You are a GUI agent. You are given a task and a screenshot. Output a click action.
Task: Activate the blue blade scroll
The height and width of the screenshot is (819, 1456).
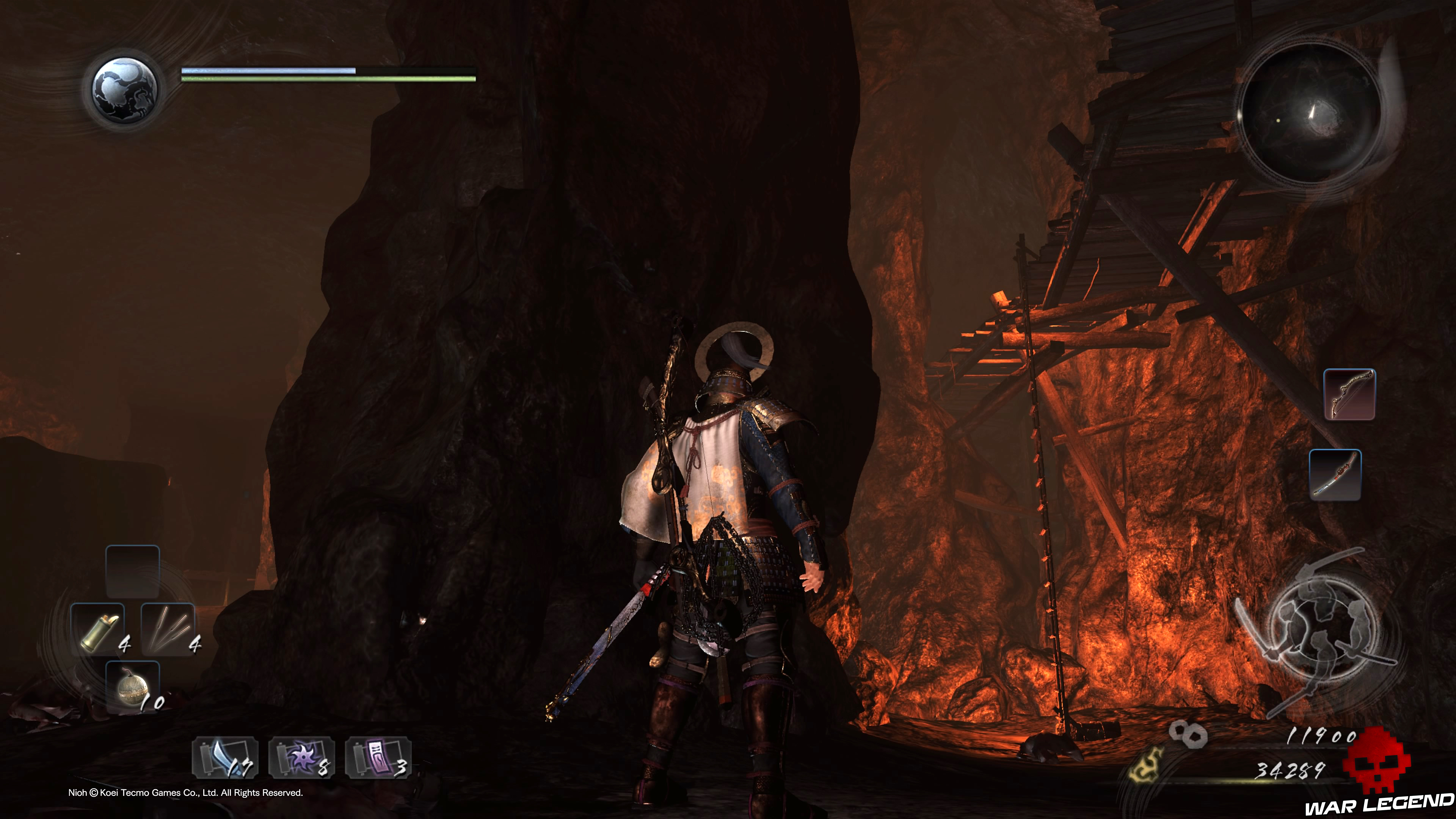[225, 758]
